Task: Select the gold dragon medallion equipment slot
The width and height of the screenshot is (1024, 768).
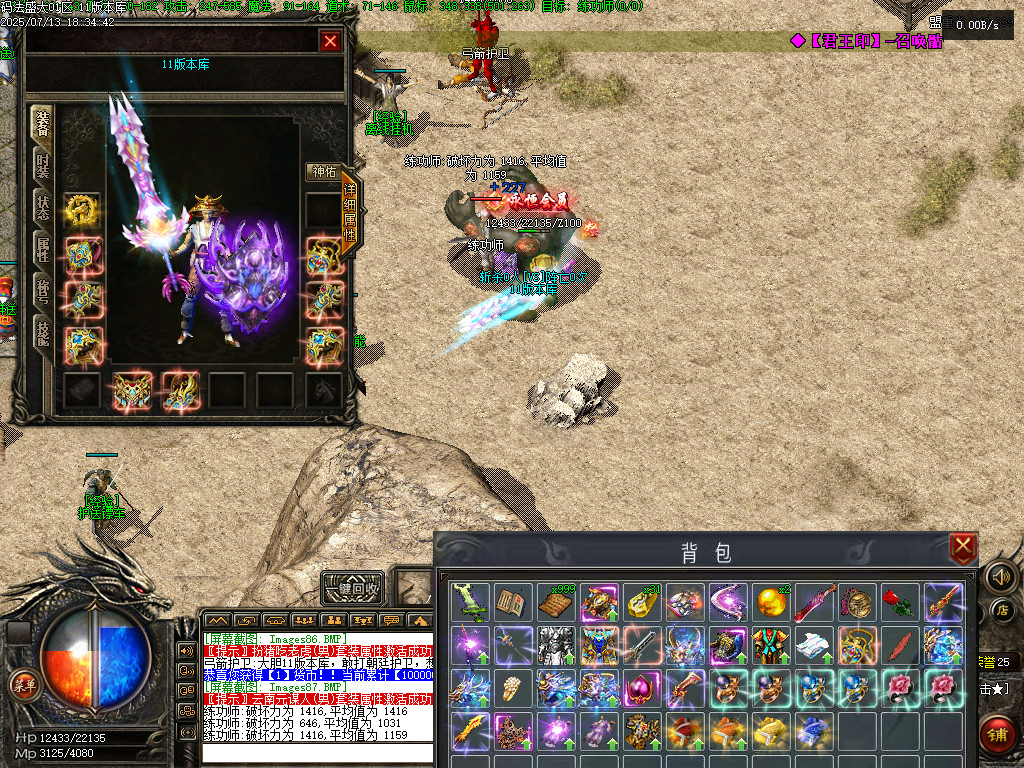Action: click(x=82, y=209)
